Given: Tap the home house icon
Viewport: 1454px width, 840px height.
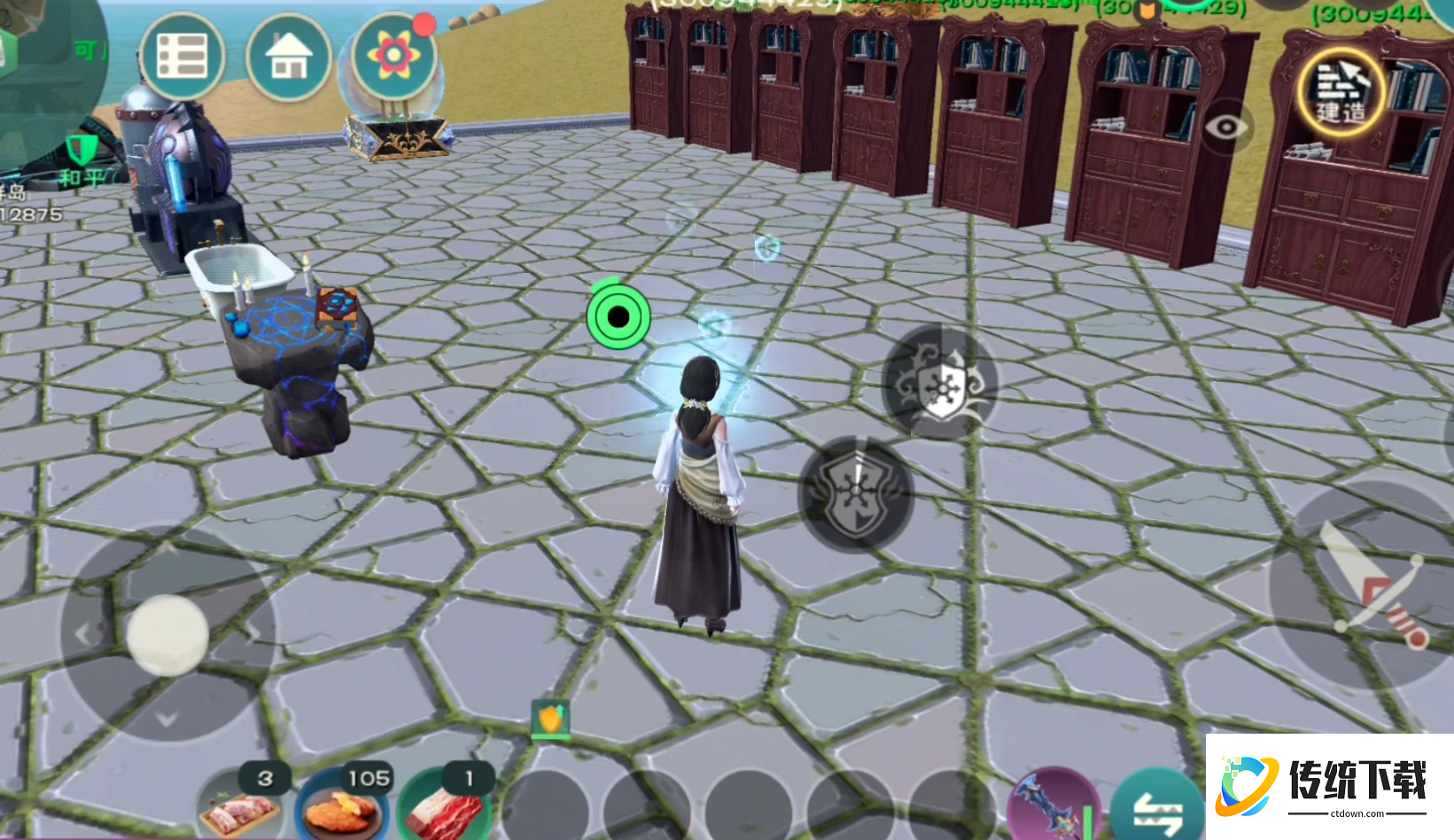Looking at the screenshot, I should click(x=289, y=58).
